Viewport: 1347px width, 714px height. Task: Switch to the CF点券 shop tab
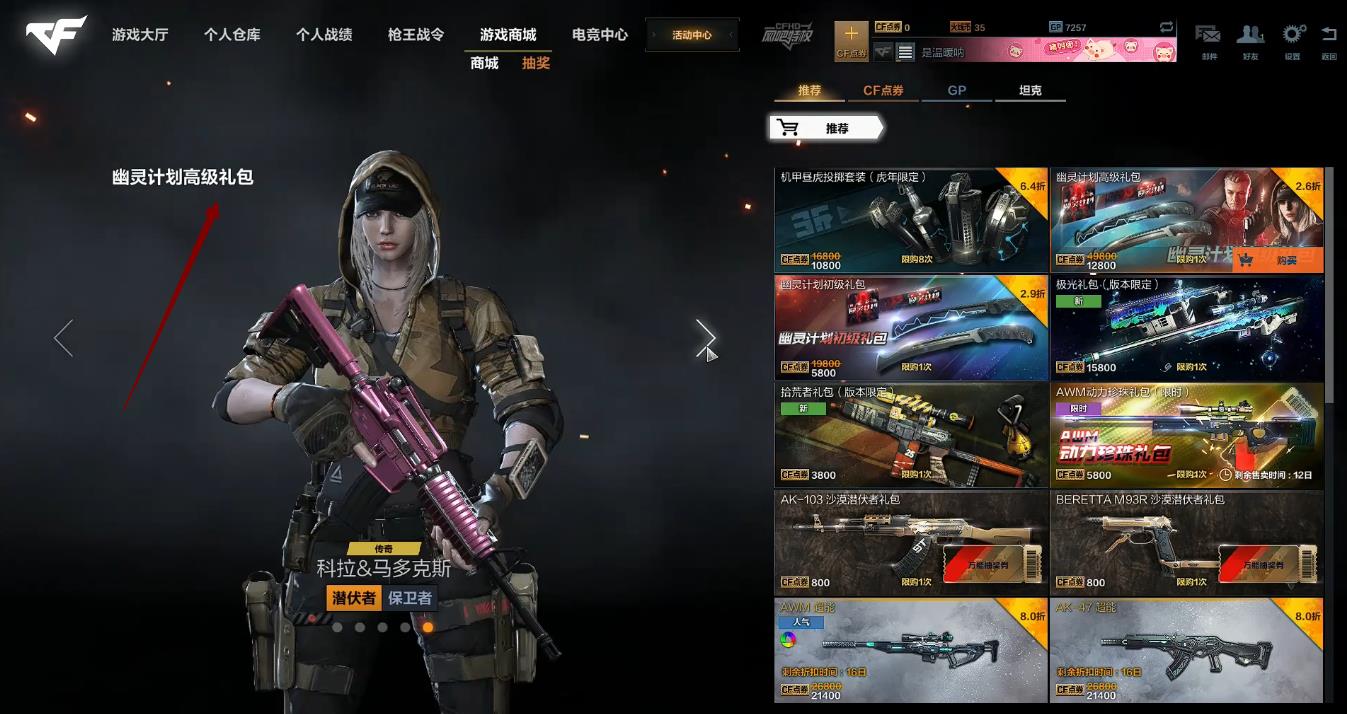[x=883, y=91]
